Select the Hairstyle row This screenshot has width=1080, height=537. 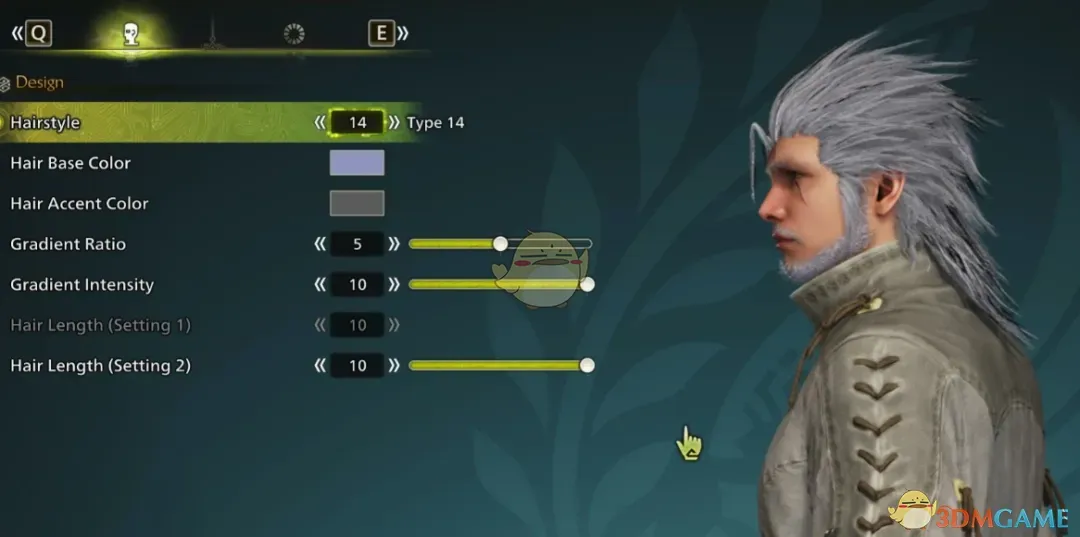(45, 123)
